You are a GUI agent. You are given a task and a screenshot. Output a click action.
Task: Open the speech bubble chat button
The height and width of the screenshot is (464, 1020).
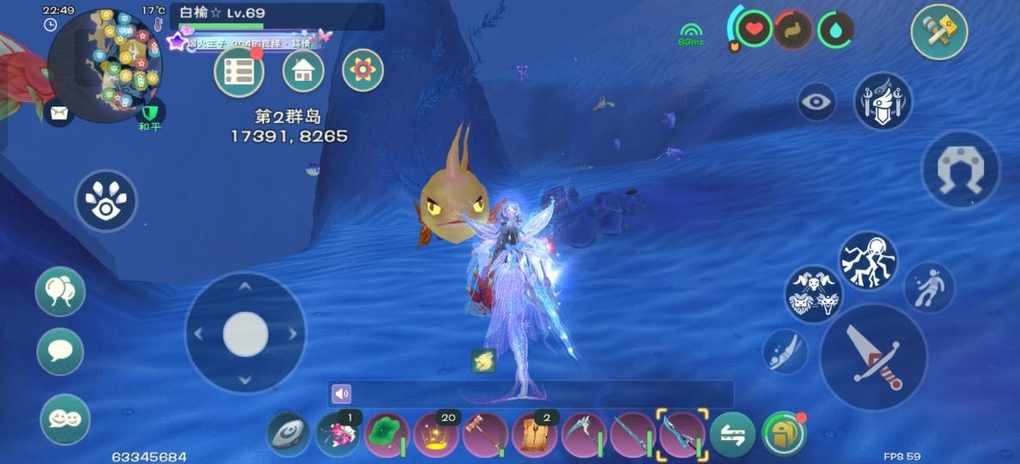(x=61, y=352)
